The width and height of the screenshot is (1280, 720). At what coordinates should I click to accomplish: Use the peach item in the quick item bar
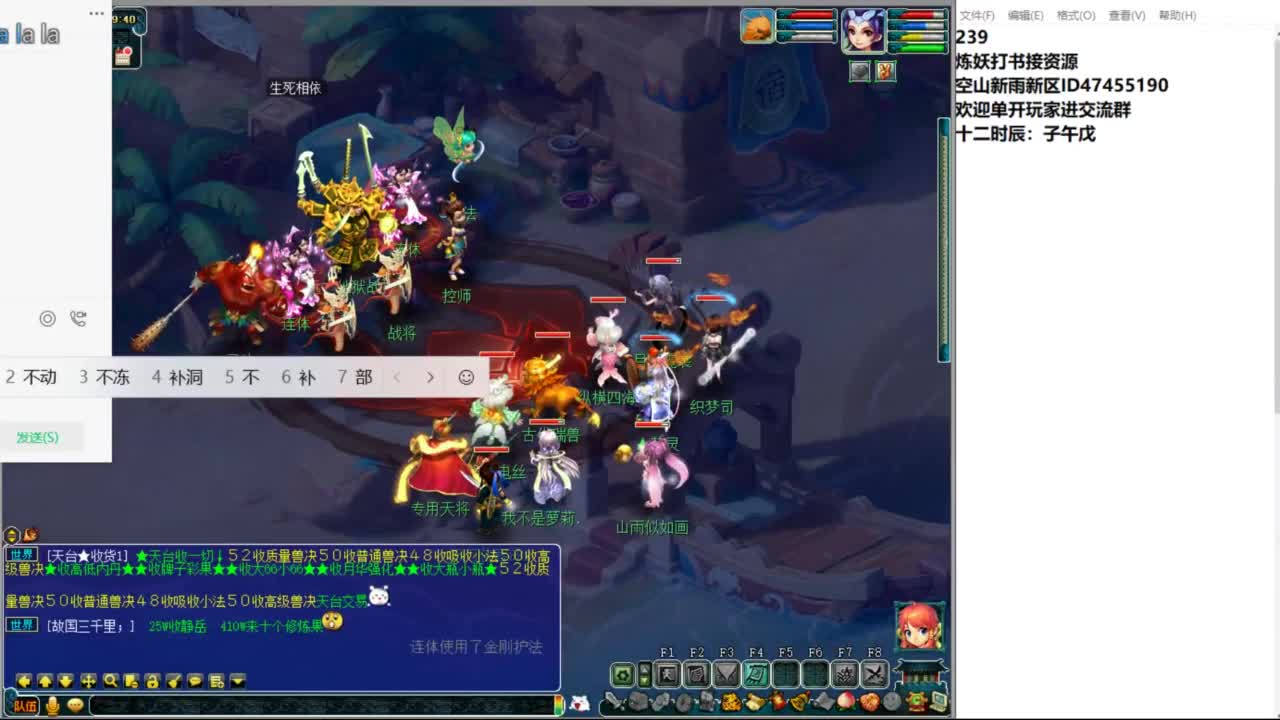[845, 700]
